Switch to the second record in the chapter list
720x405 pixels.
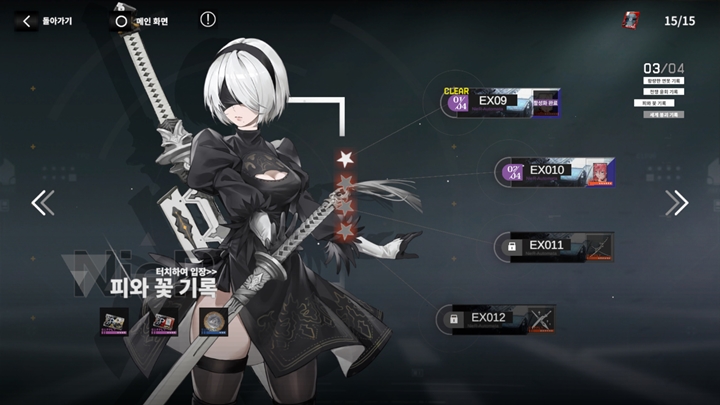pos(663,92)
